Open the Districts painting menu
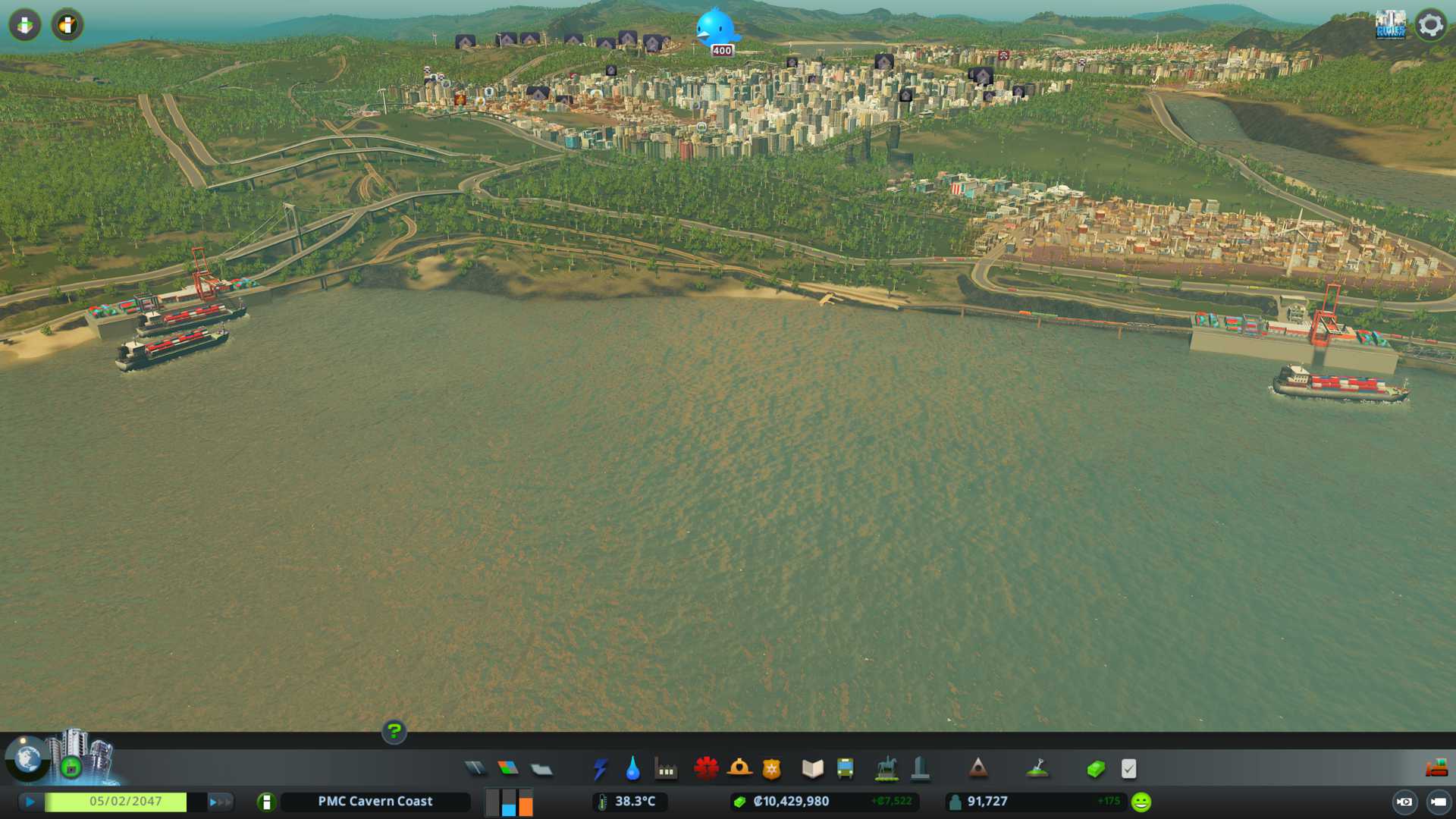This screenshot has height=819, width=1456. click(541, 769)
